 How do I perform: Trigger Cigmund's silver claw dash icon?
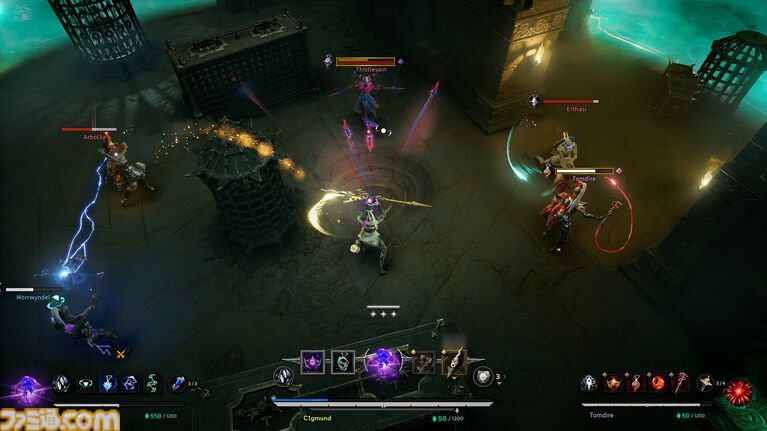tap(284, 376)
